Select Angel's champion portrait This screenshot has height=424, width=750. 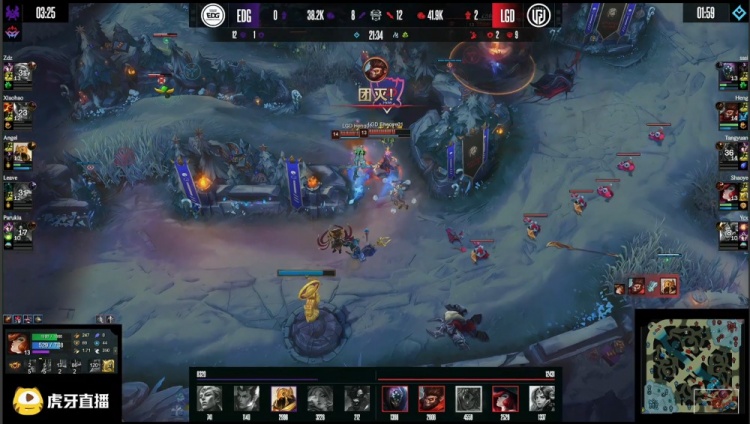(x=20, y=153)
